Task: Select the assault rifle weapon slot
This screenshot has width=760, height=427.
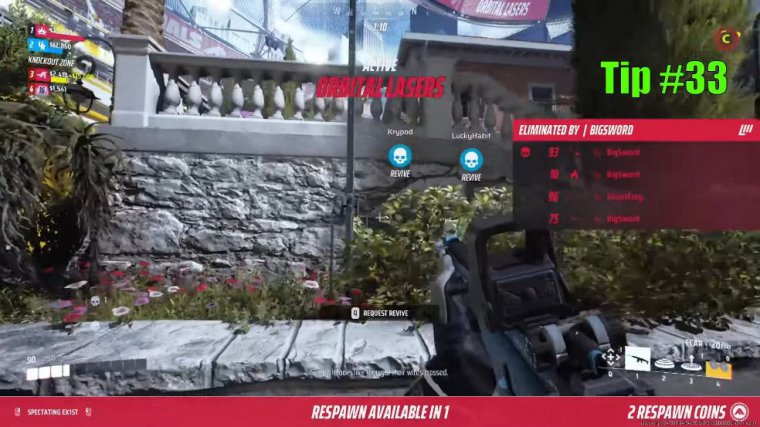Action: pos(637,358)
